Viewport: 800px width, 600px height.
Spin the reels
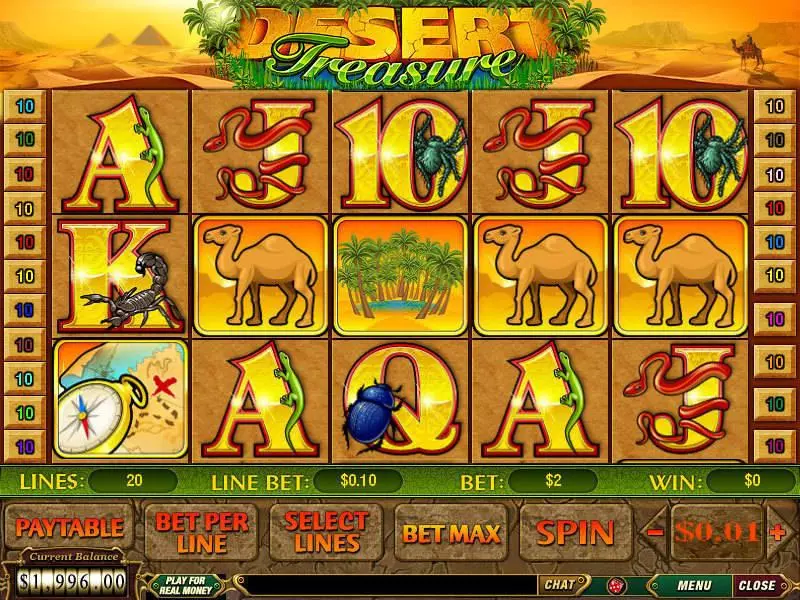(576, 532)
